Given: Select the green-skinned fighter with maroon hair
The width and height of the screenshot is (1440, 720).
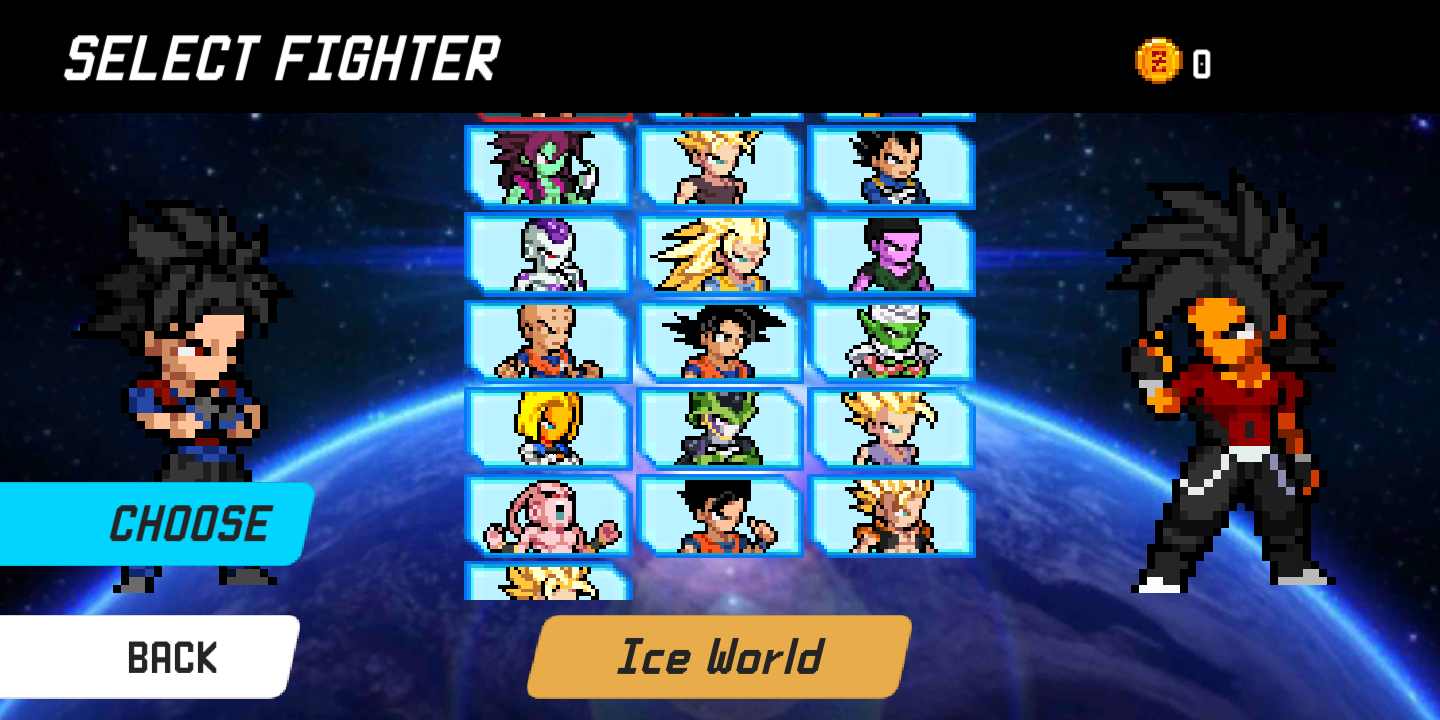Looking at the screenshot, I should tap(547, 167).
